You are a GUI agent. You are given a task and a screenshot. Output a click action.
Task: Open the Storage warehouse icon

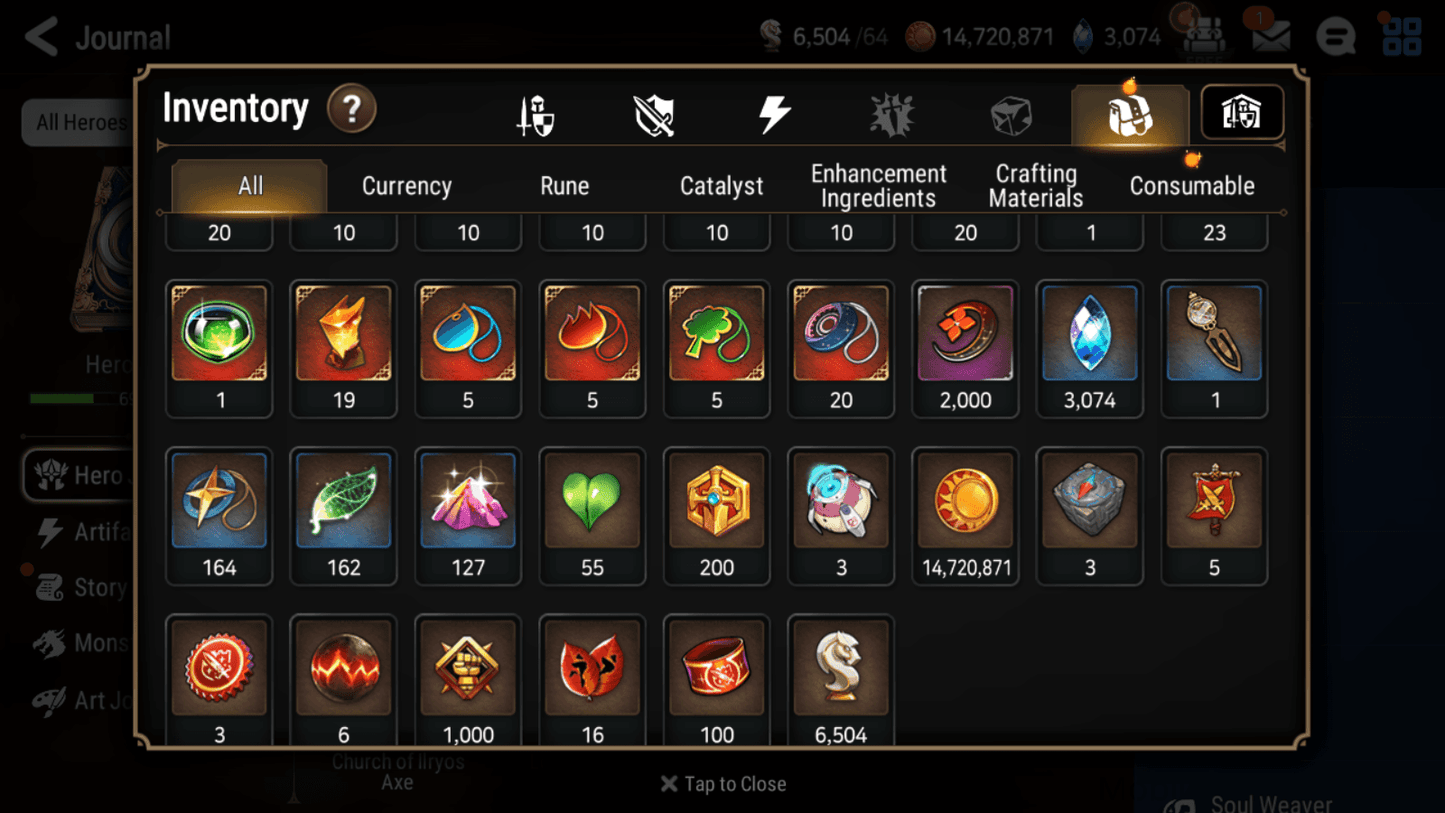(1241, 113)
